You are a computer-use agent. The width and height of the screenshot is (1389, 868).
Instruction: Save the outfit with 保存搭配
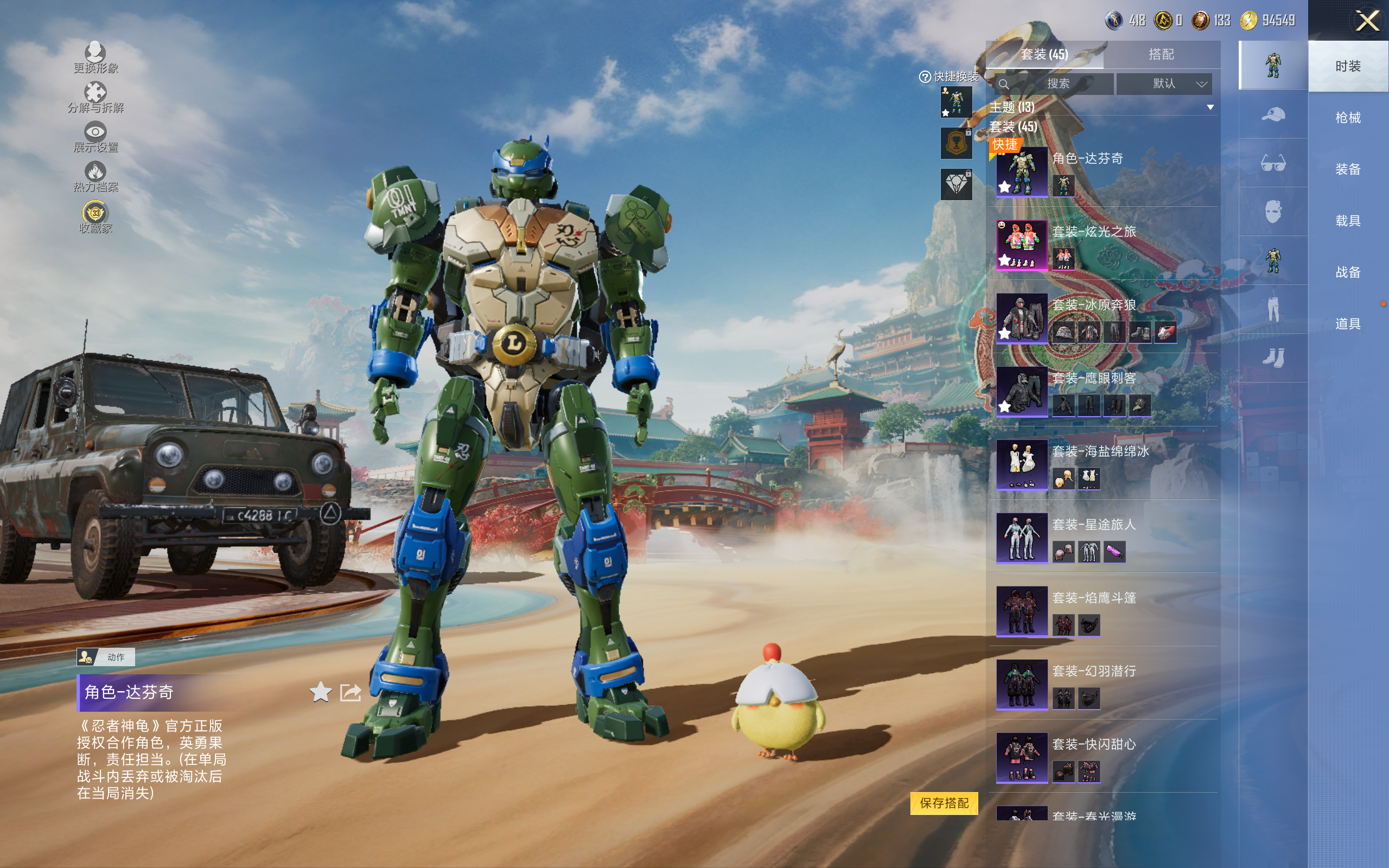point(944,802)
